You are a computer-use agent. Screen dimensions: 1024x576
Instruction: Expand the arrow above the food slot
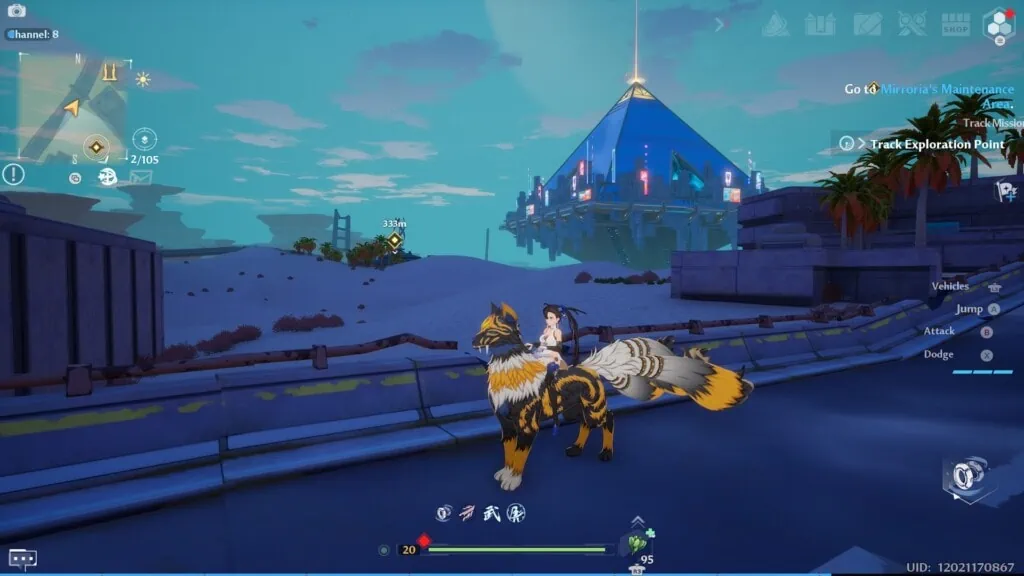coord(637,521)
